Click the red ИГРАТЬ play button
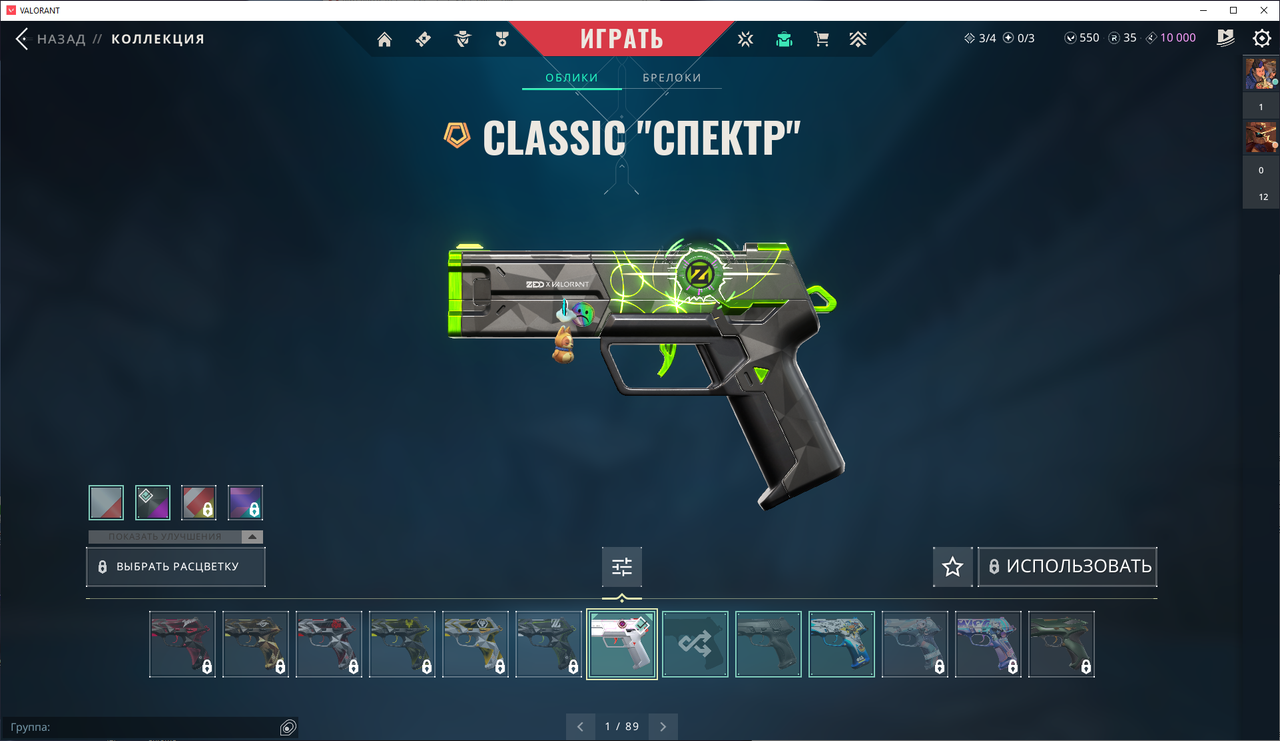1280x741 pixels. coord(621,39)
